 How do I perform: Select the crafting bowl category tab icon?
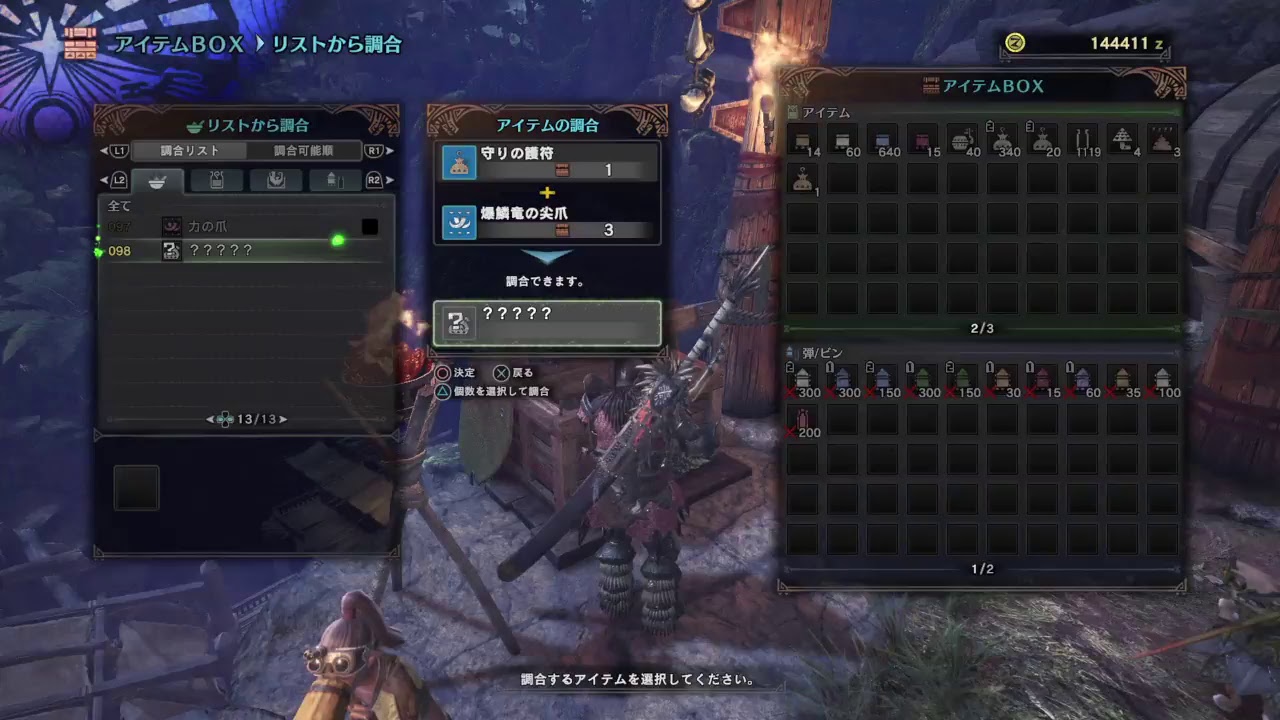(157, 181)
